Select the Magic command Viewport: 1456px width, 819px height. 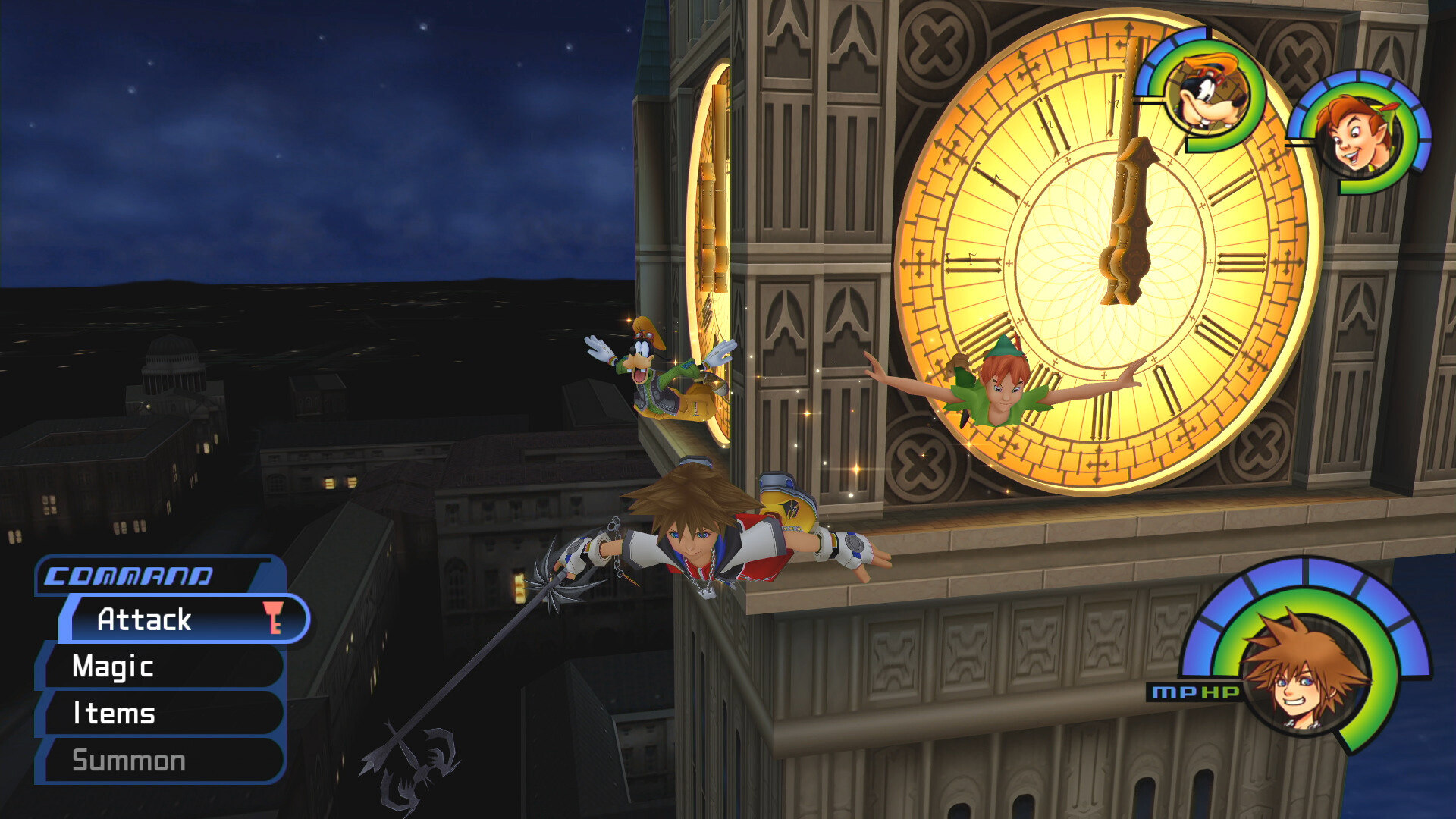(x=114, y=667)
